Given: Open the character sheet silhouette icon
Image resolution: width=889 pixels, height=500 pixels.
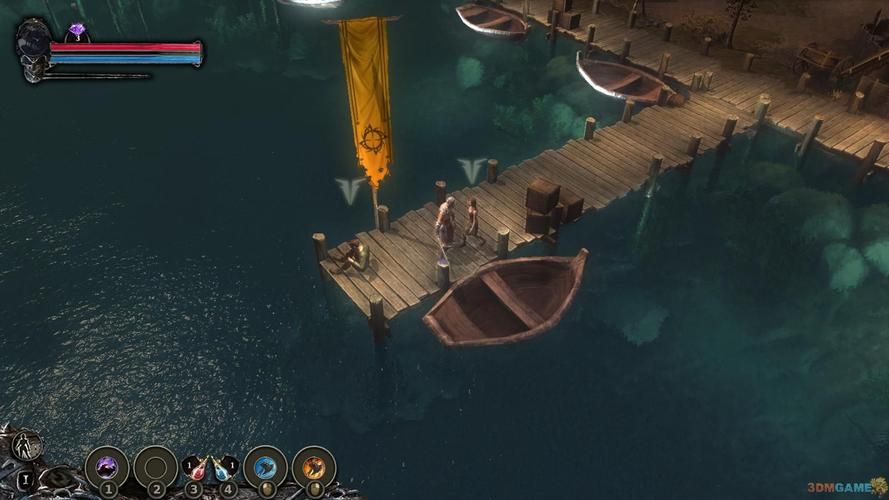Looking at the screenshot, I should coord(28,444).
